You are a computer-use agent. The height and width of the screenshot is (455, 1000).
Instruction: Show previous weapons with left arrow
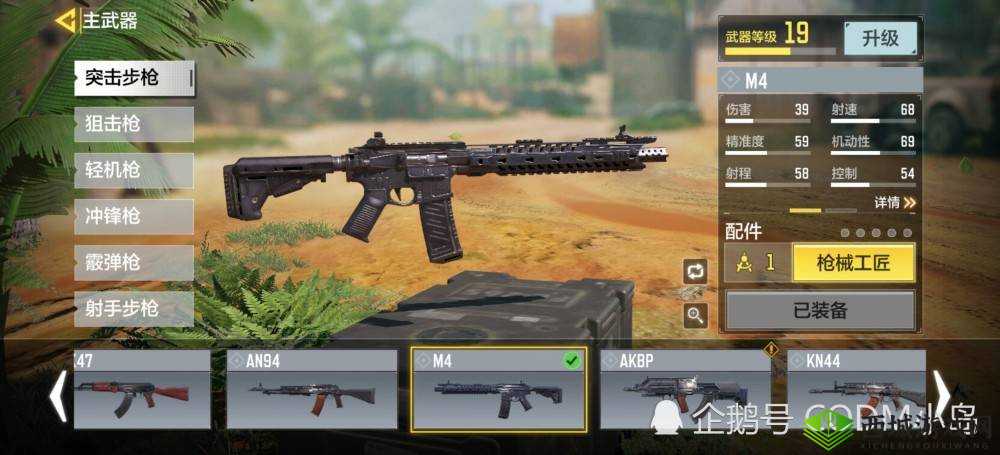(58, 395)
